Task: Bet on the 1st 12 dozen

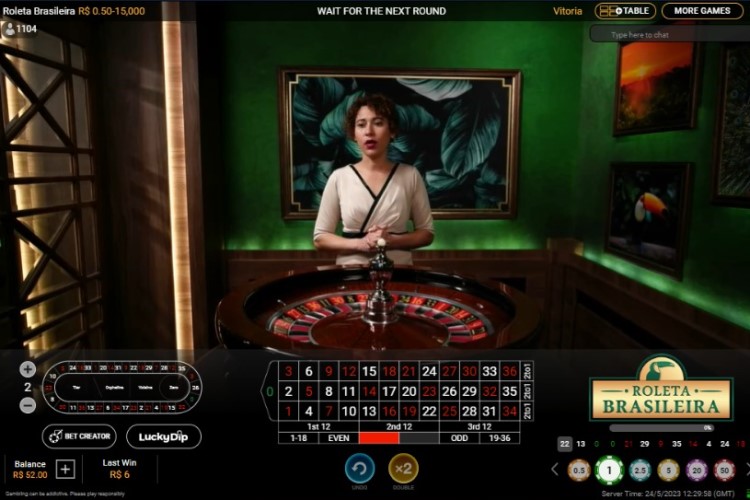Action: pyautogui.click(x=318, y=426)
